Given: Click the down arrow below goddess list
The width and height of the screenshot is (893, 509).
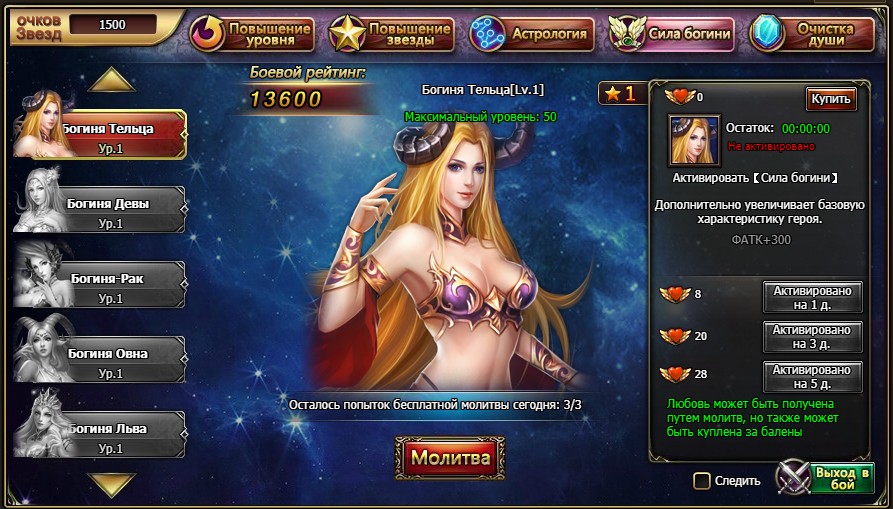Looking at the screenshot, I should 111,485.
